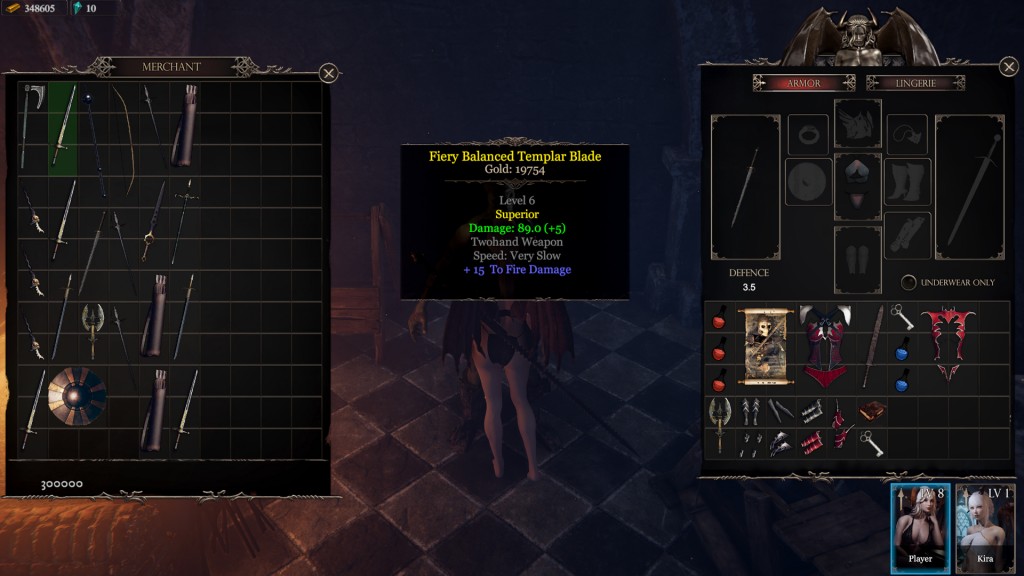Toggle the Underwear Only option
Screen dimensions: 1024x576
909,282
